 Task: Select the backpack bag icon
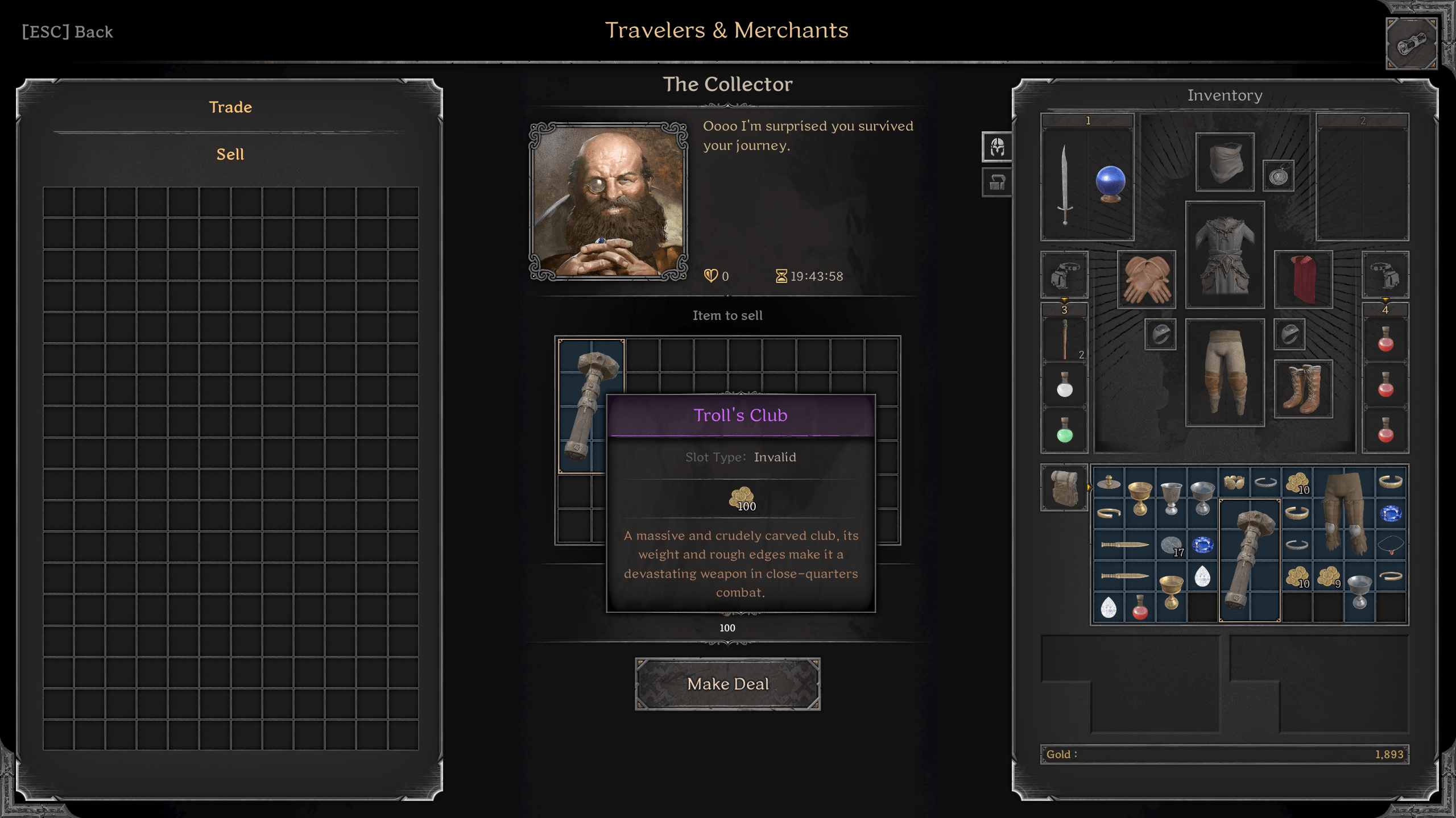[x=1064, y=488]
